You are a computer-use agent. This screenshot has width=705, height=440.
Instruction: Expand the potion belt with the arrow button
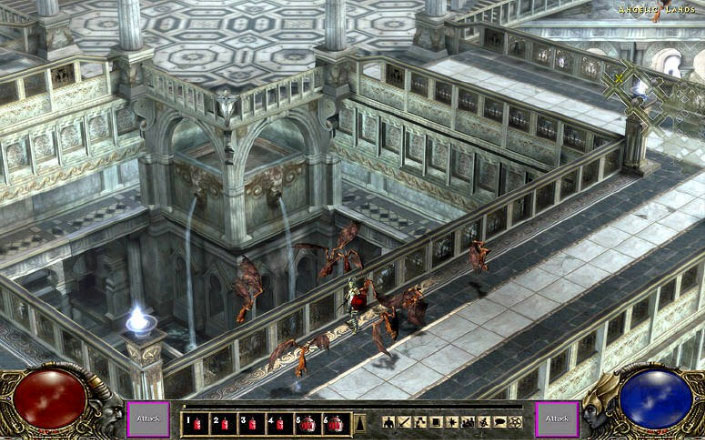360,423
